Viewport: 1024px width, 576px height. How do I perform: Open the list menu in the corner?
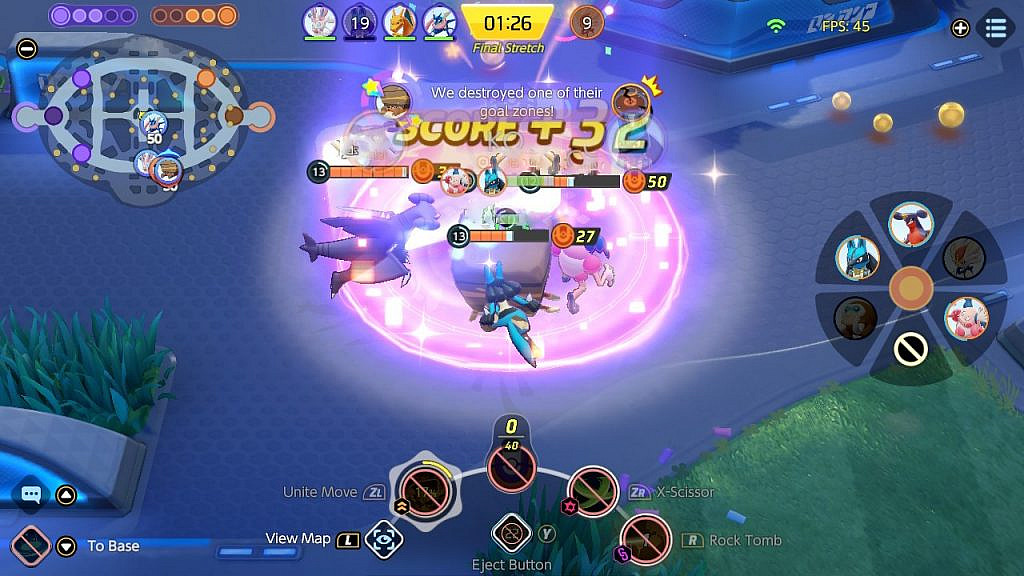pyautogui.click(x=996, y=28)
